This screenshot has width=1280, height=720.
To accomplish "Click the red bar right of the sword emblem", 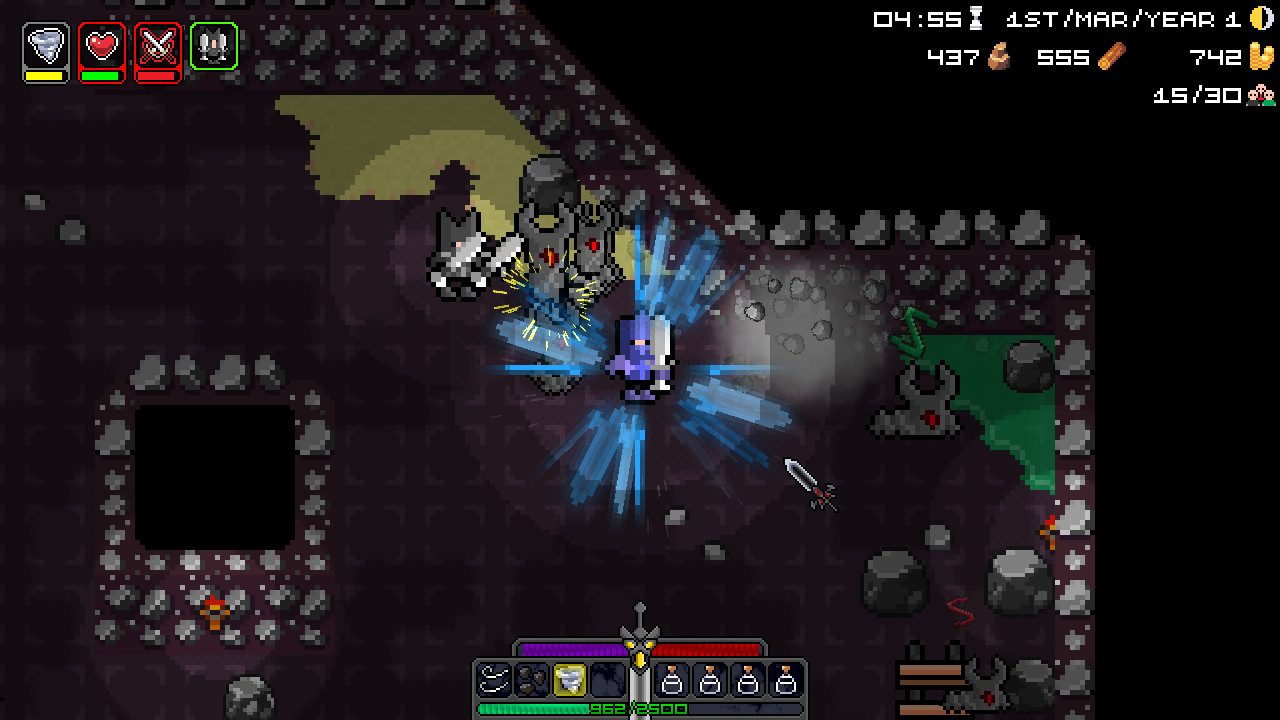I will pyautogui.click(x=708, y=648).
